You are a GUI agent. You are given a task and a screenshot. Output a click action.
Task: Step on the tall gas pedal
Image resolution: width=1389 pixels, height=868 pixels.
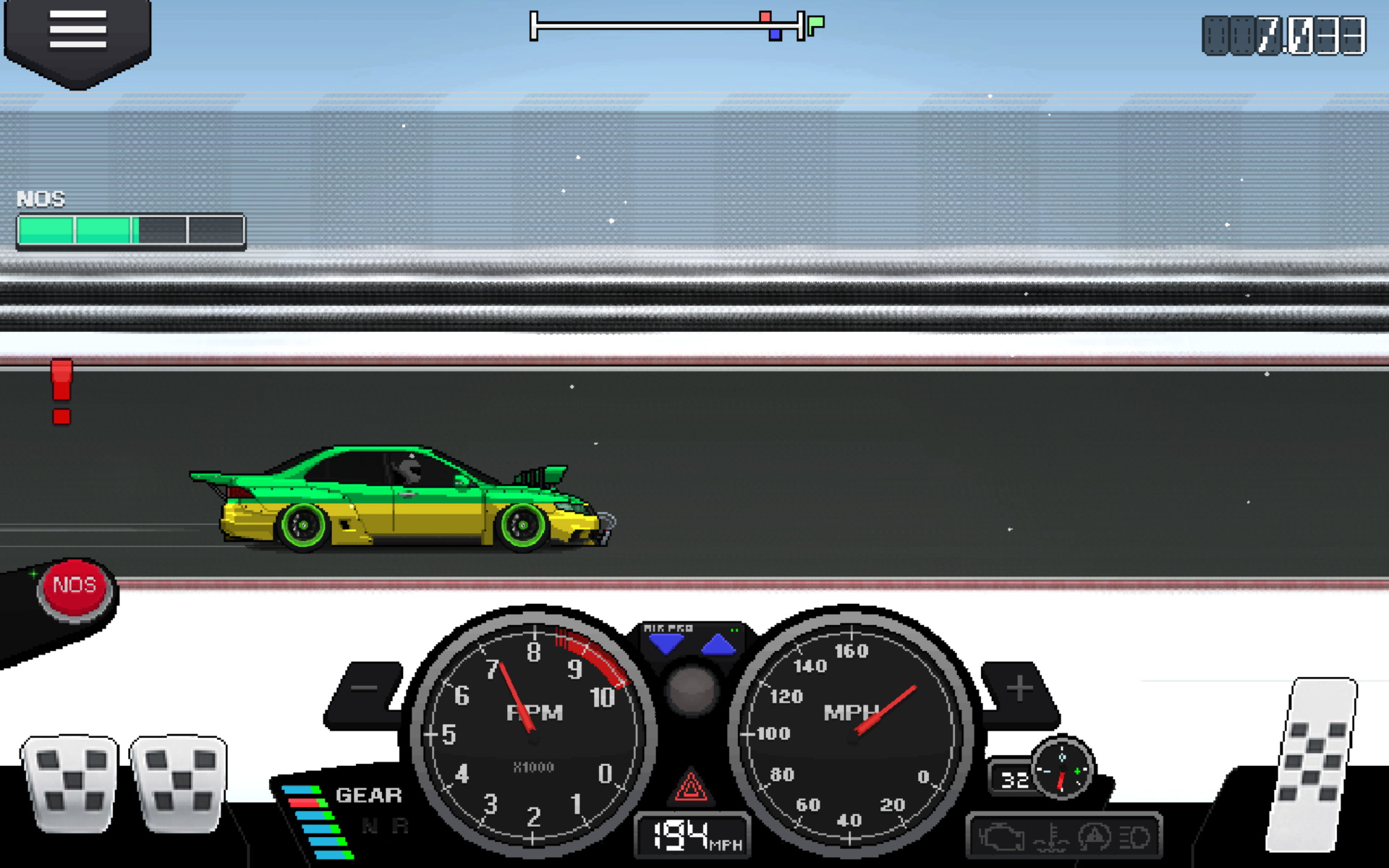click(x=1313, y=763)
